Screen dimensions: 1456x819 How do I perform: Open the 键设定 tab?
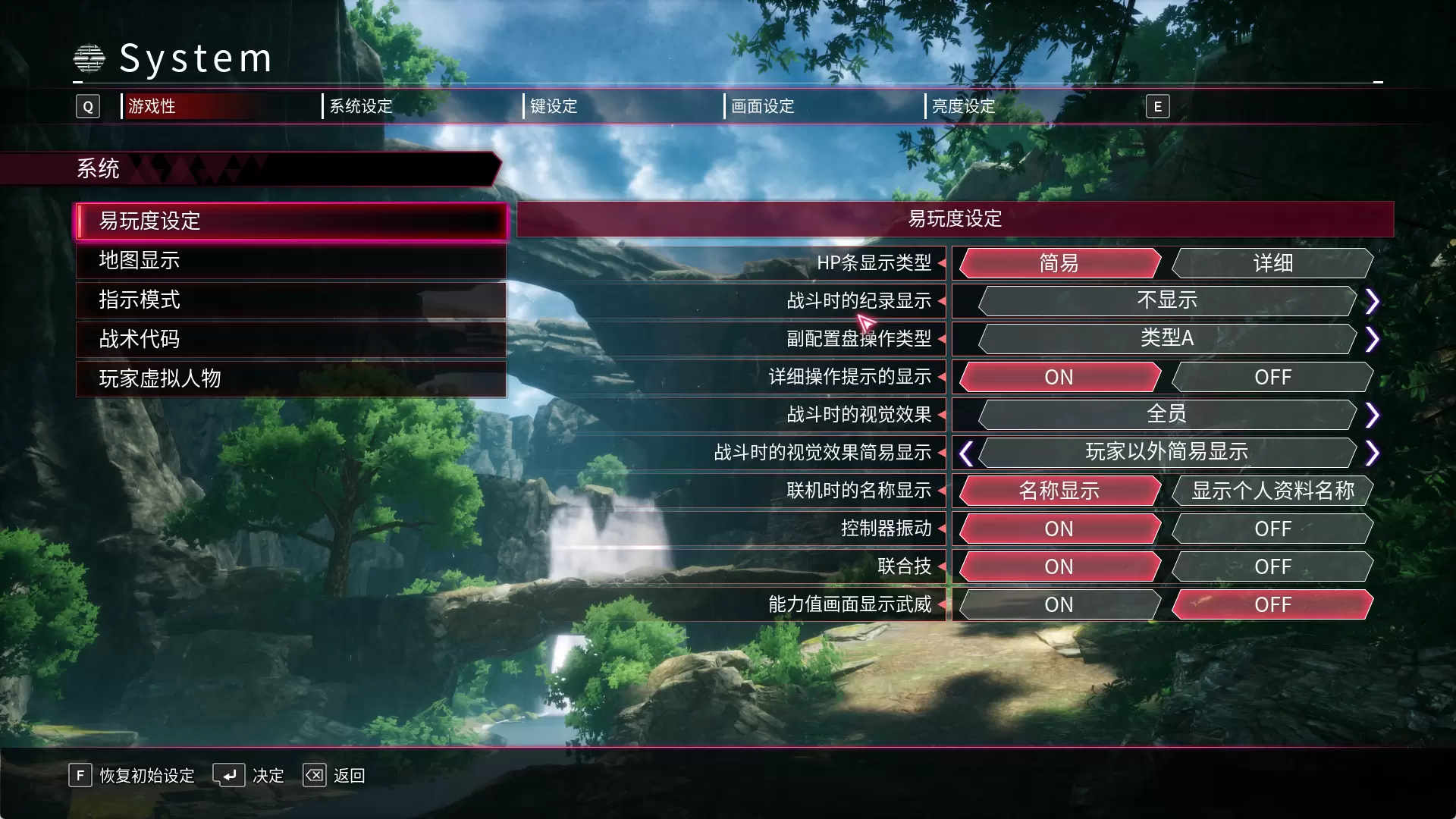(554, 106)
